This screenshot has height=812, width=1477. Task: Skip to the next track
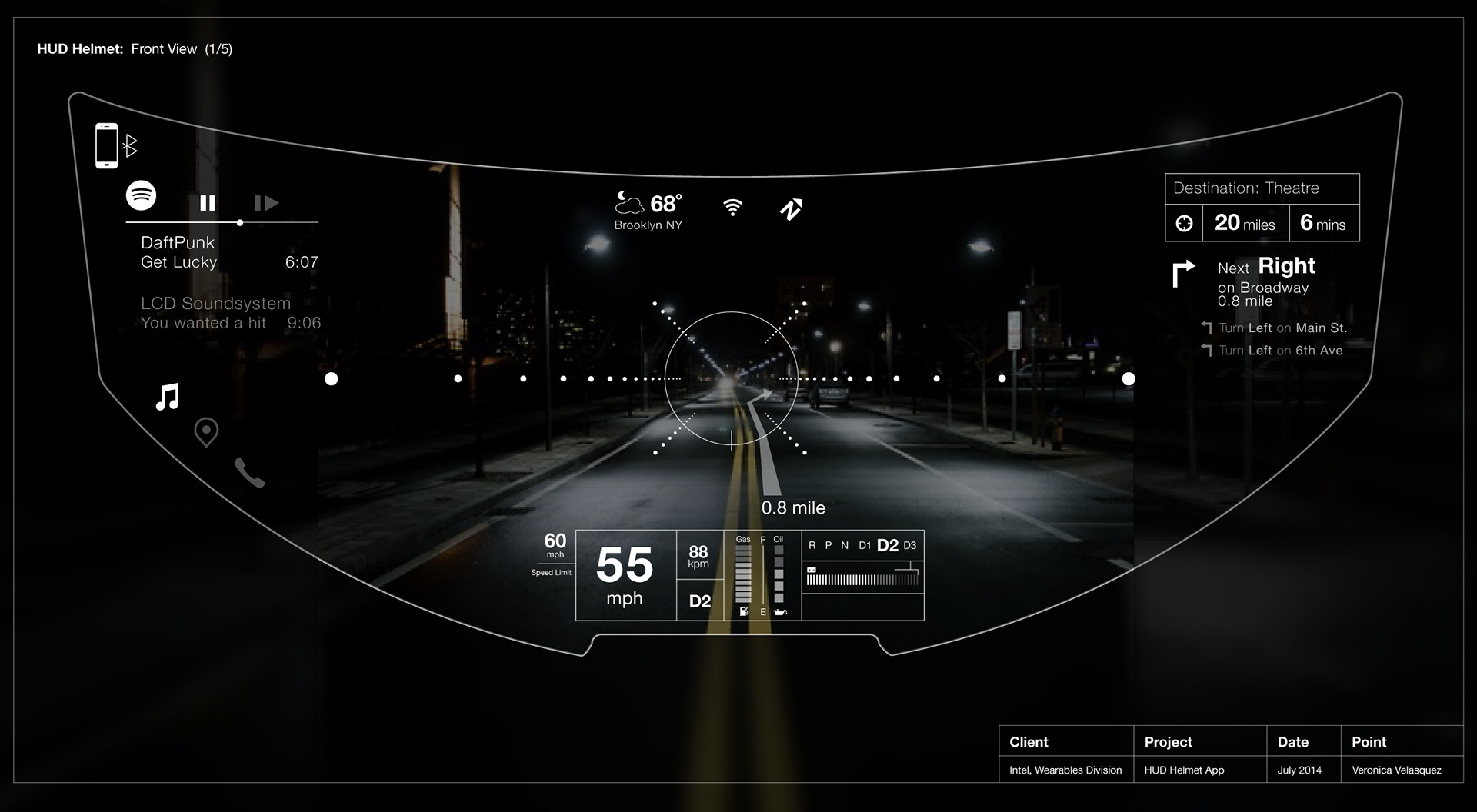point(266,203)
